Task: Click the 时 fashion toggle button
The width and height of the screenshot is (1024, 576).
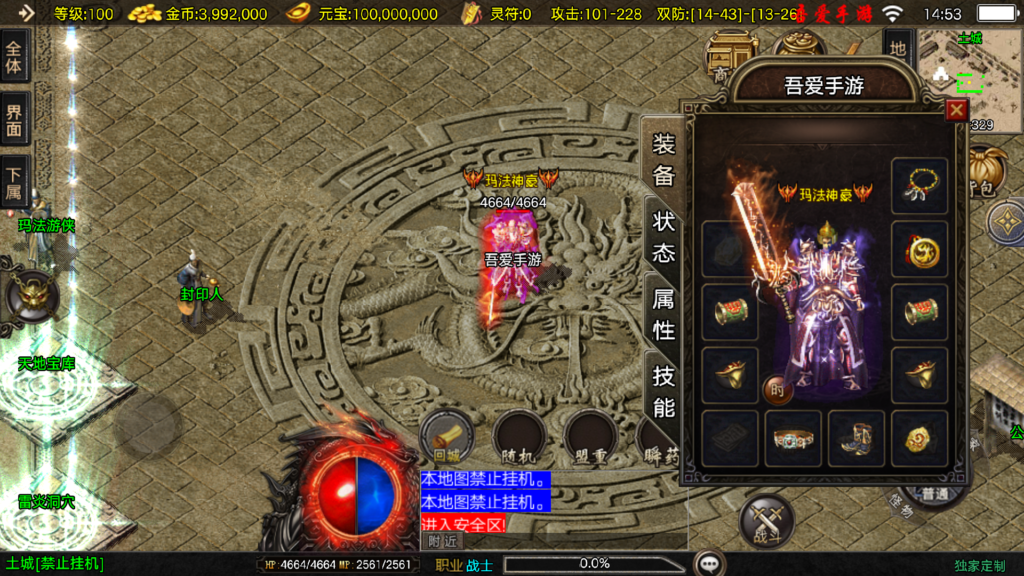Action: [x=777, y=390]
